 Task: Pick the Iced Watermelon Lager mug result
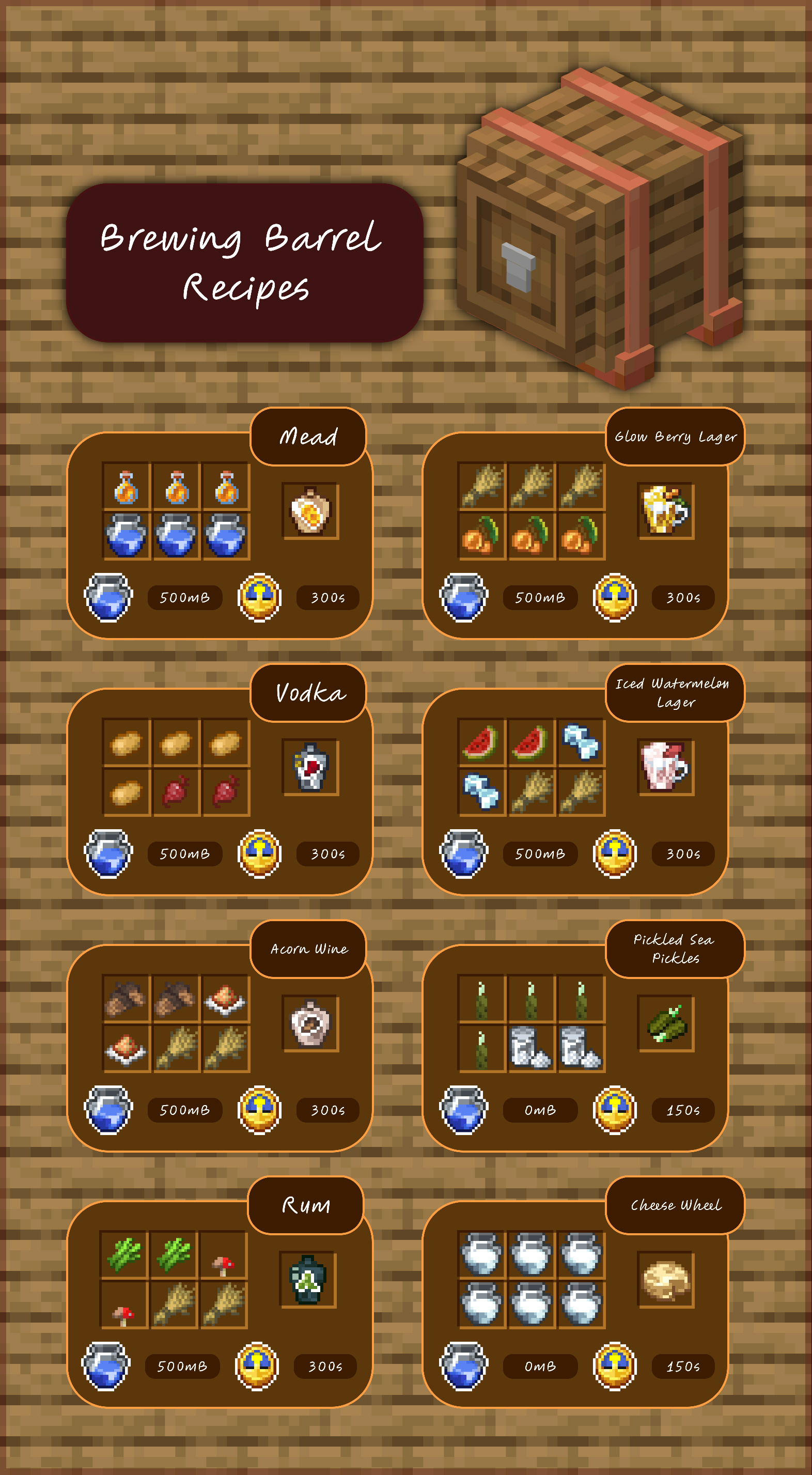coord(665,767)
